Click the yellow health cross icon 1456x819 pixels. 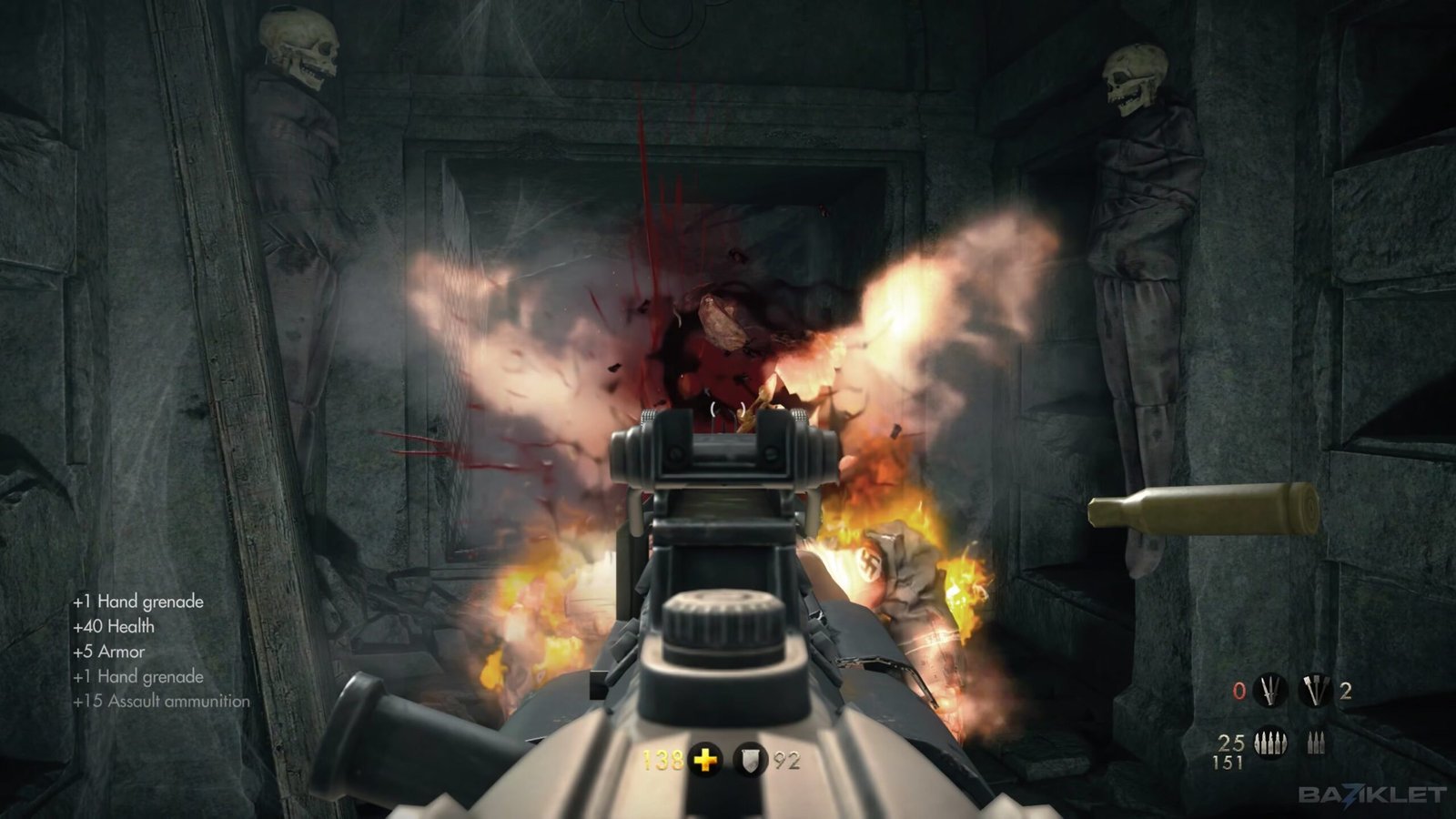pos(705,758)
